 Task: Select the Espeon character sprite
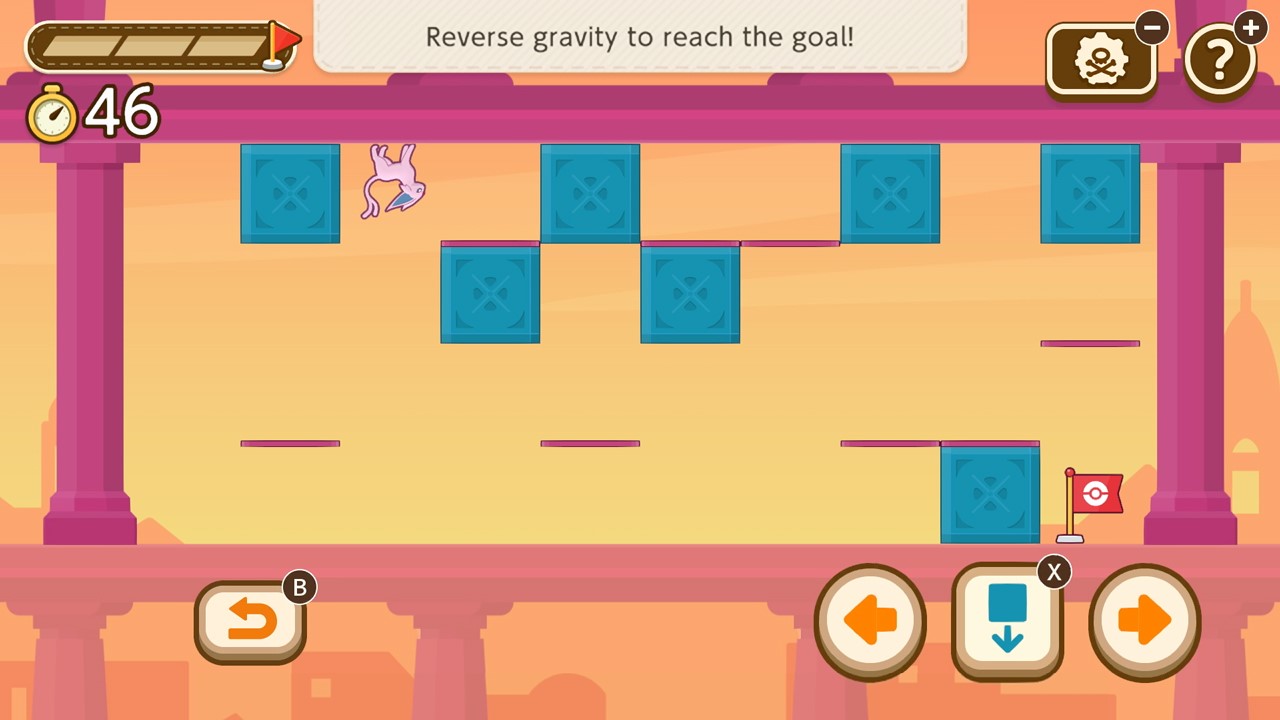(392, 183)
